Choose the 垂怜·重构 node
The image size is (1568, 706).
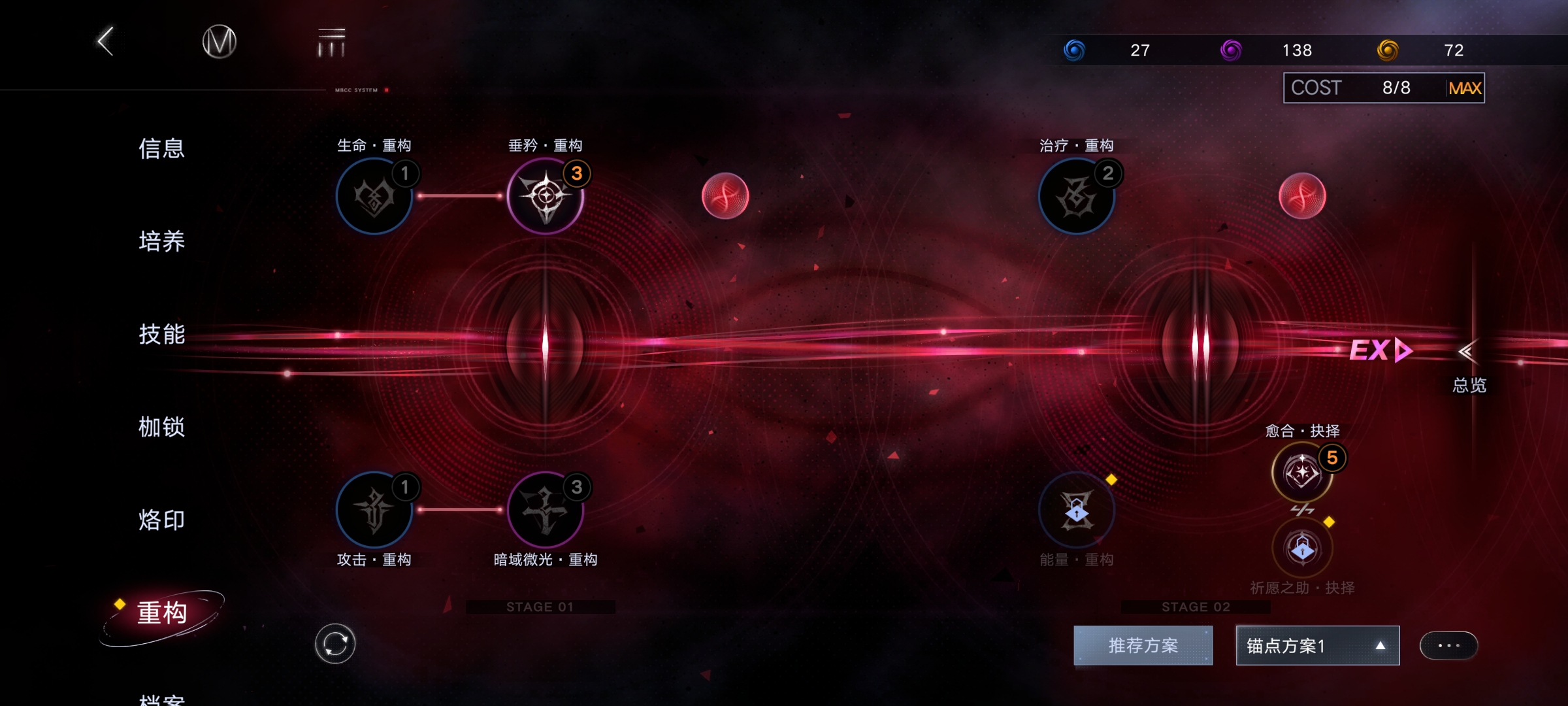[x=546, y=196]
